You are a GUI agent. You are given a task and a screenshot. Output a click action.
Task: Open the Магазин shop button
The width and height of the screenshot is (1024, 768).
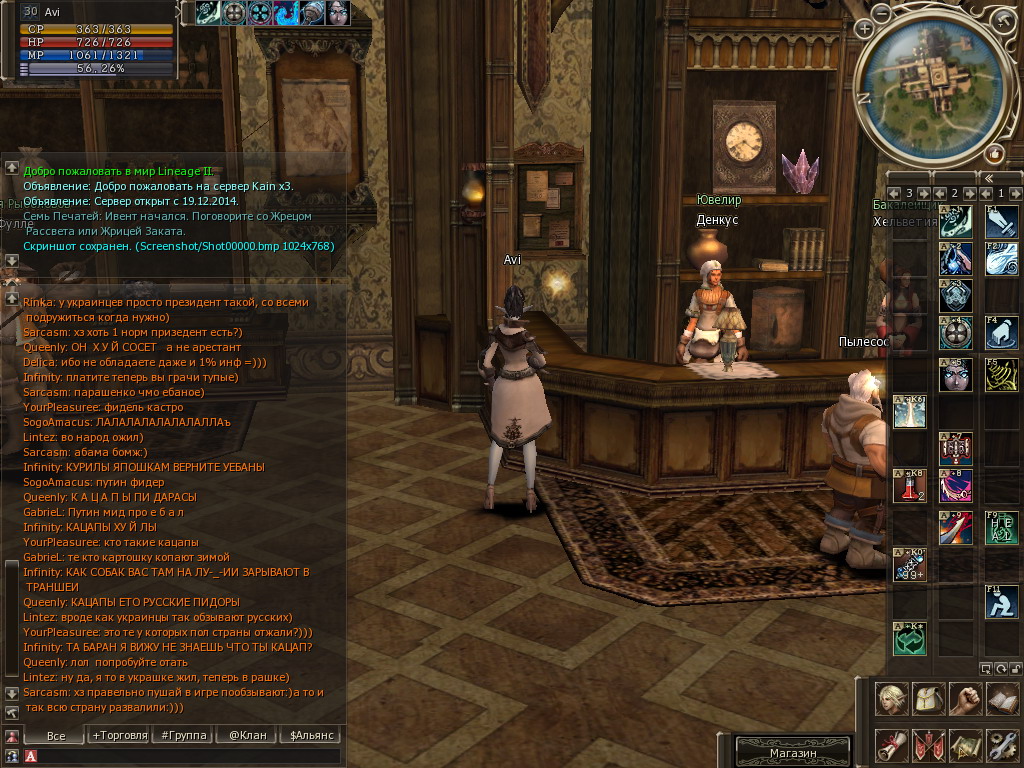(x=793, y=753)
